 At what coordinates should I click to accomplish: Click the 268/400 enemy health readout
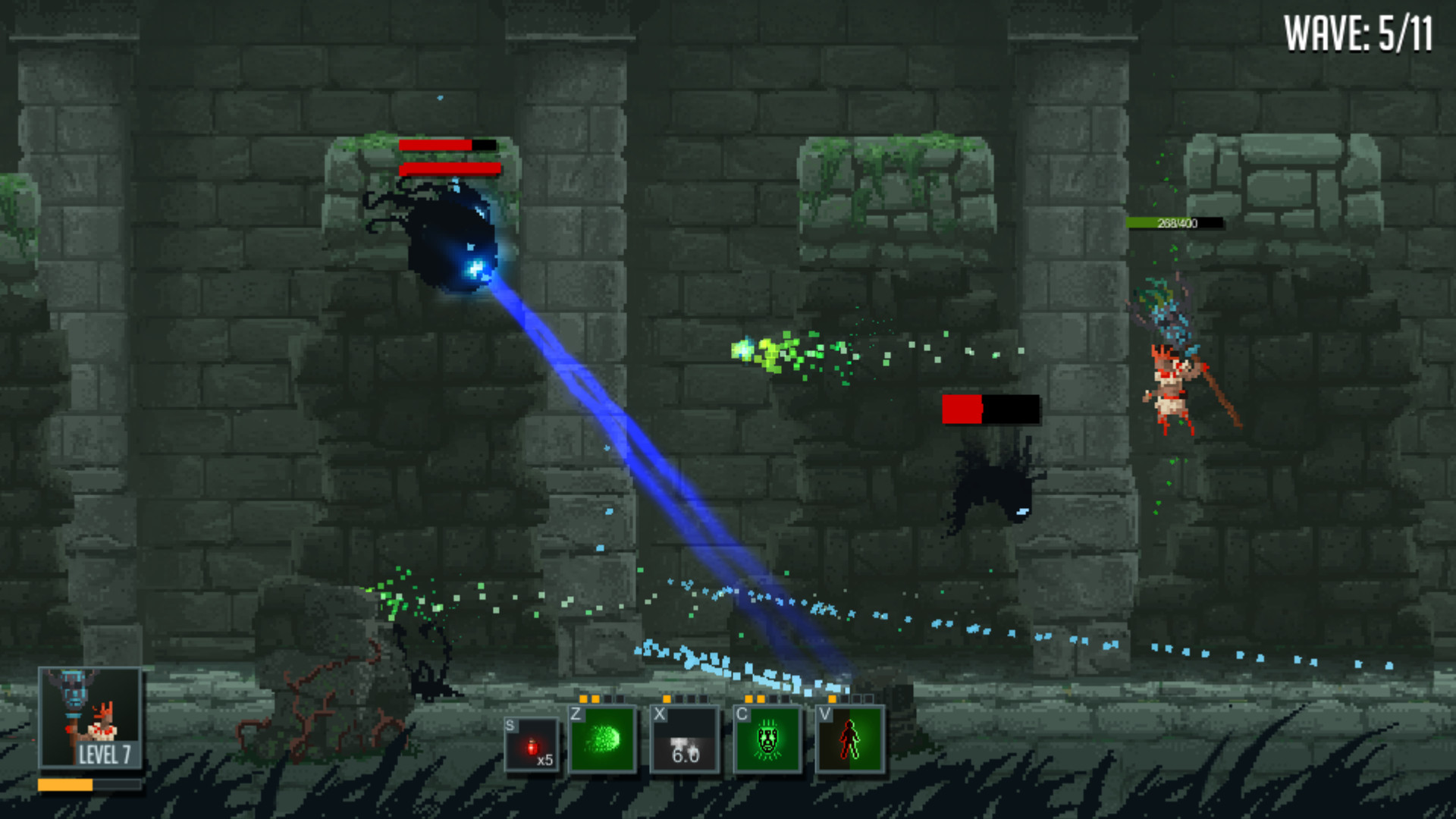click(1177, 223)
